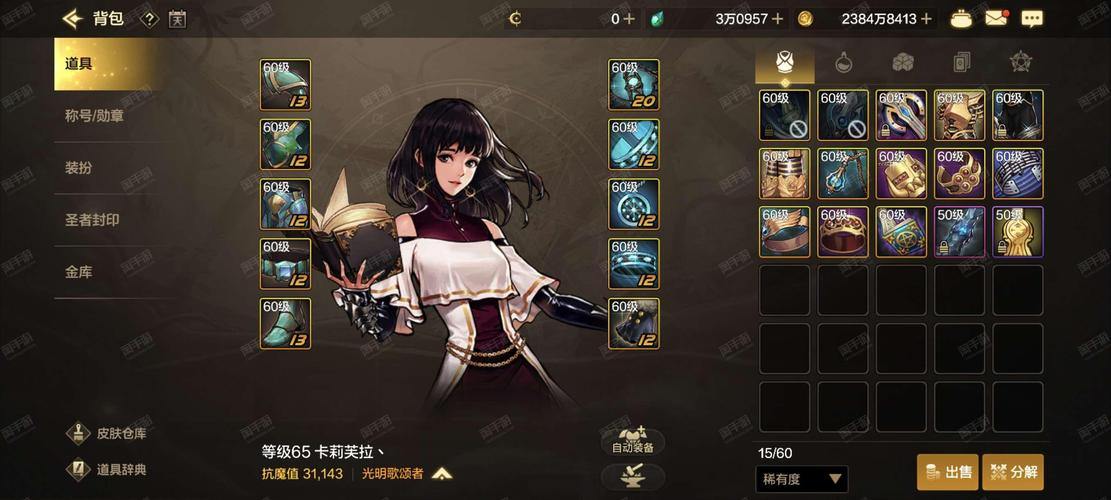Viewport: 1111px width, 500px height.
Task: Open the 皮肤仓库 skin storage
Action: [110, 434]
